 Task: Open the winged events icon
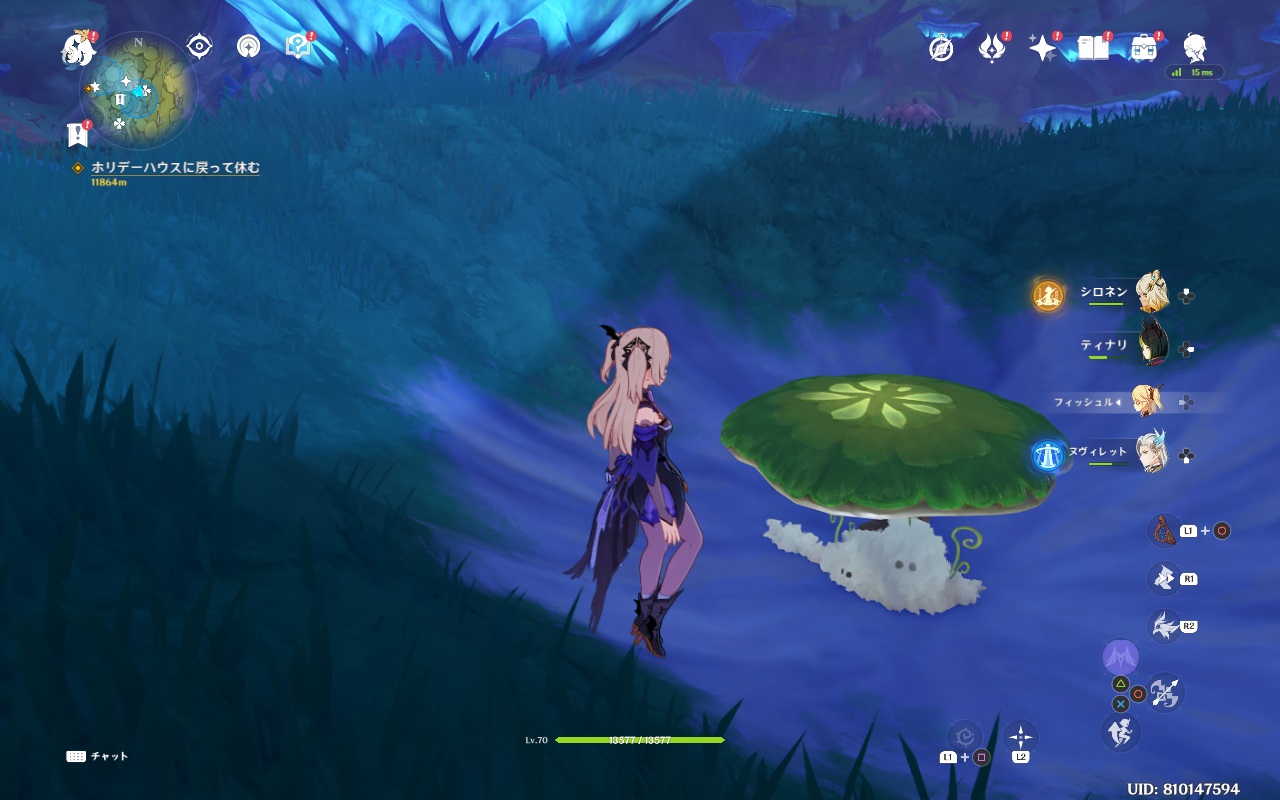991,48
